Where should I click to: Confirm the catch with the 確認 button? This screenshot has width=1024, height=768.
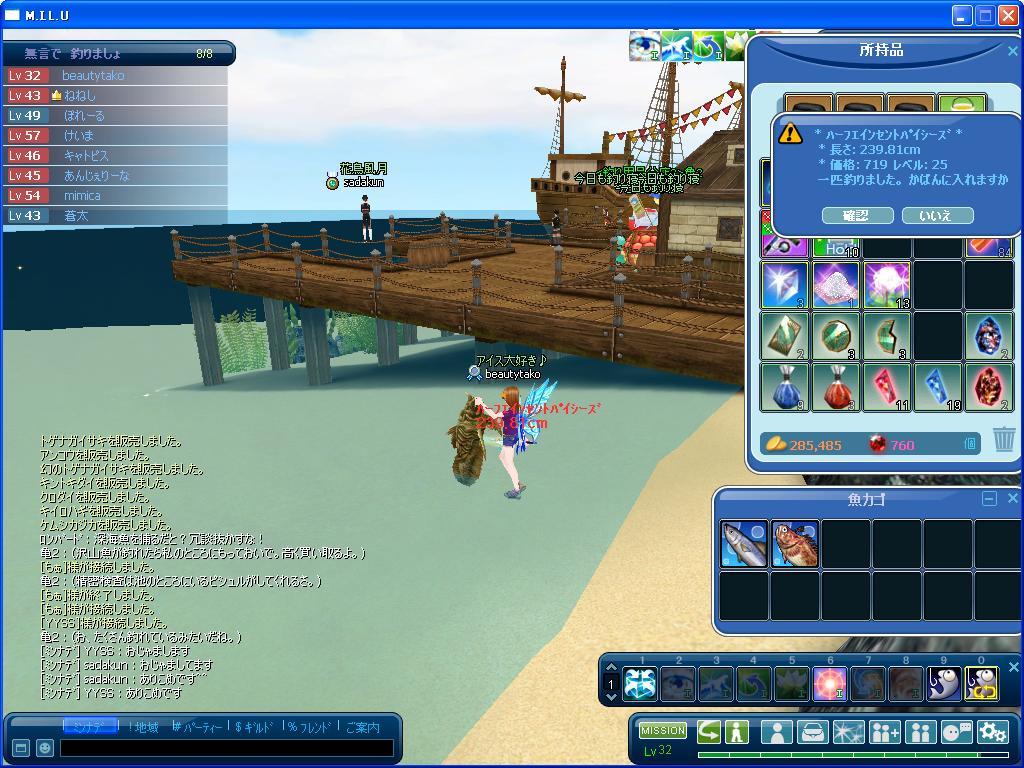click(x=857, y=215)
